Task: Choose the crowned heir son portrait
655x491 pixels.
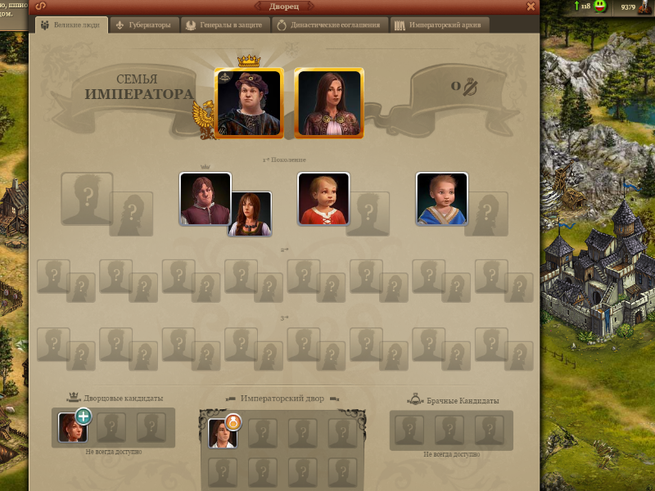Action: click(x=204, y=197)
